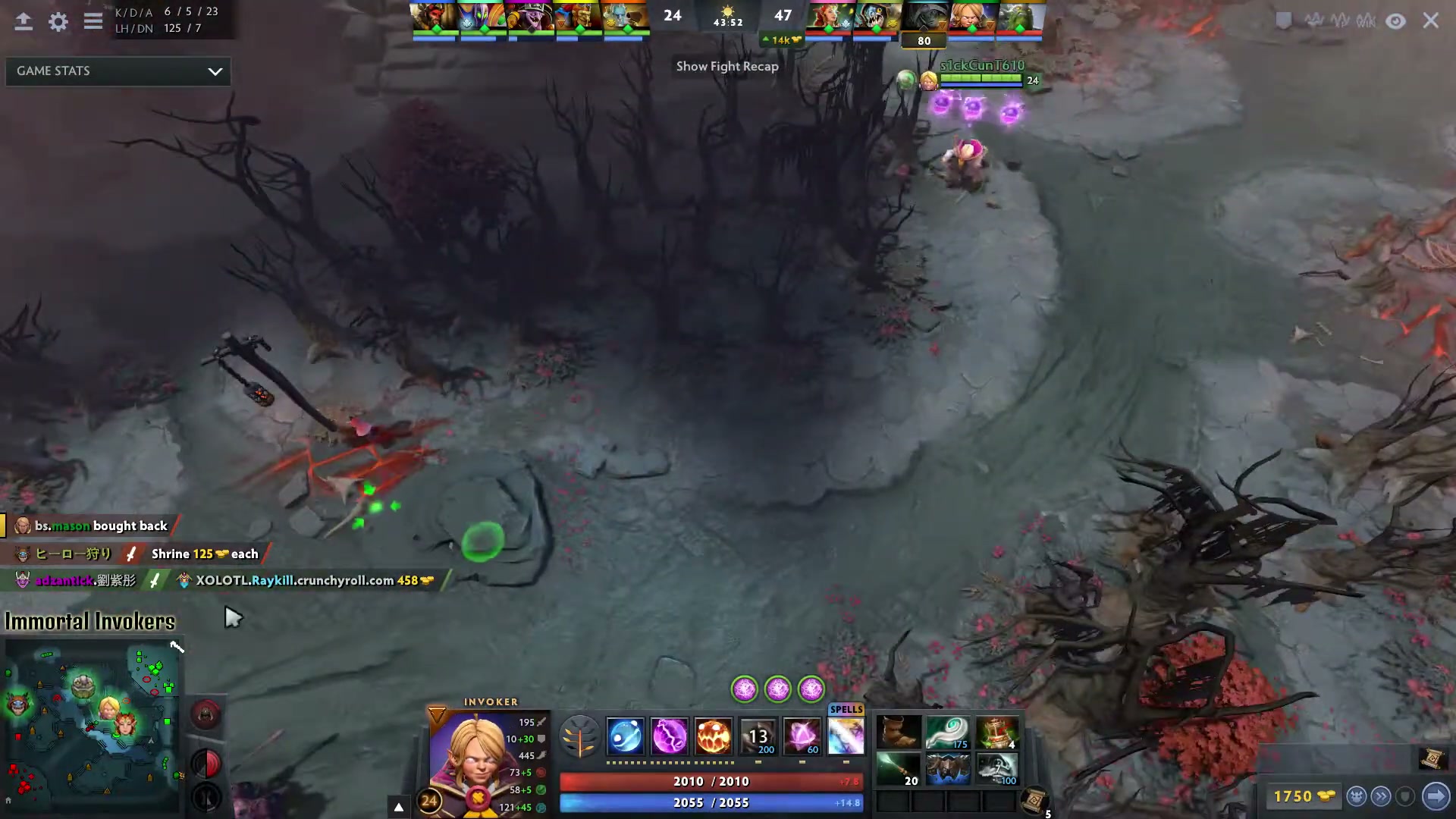Select the Wex ability orb
Viewport: 1456px width, 819px height.
tap(670, 736)
